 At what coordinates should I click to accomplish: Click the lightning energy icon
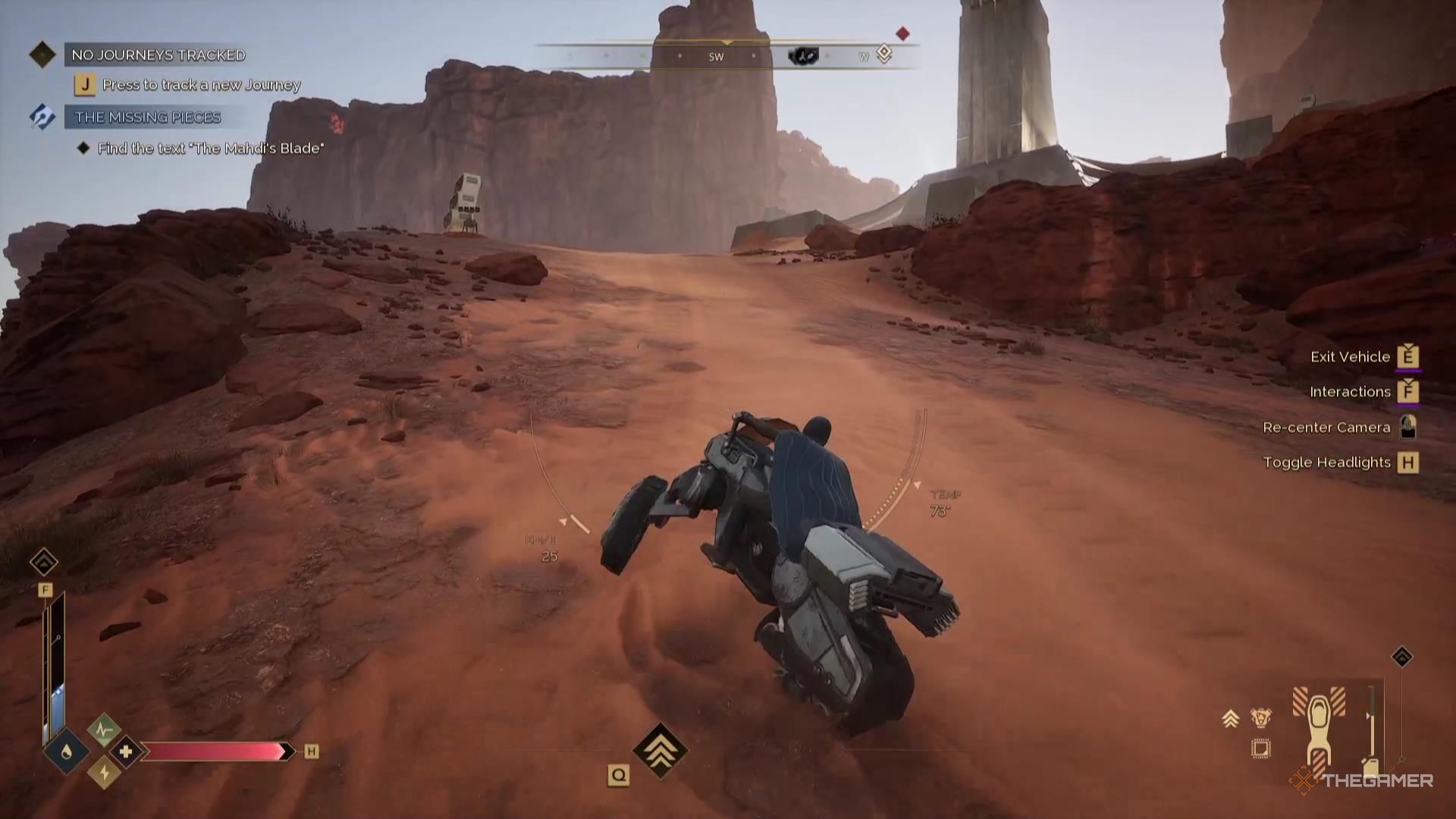pyautogui.click(x=104, y=773)
